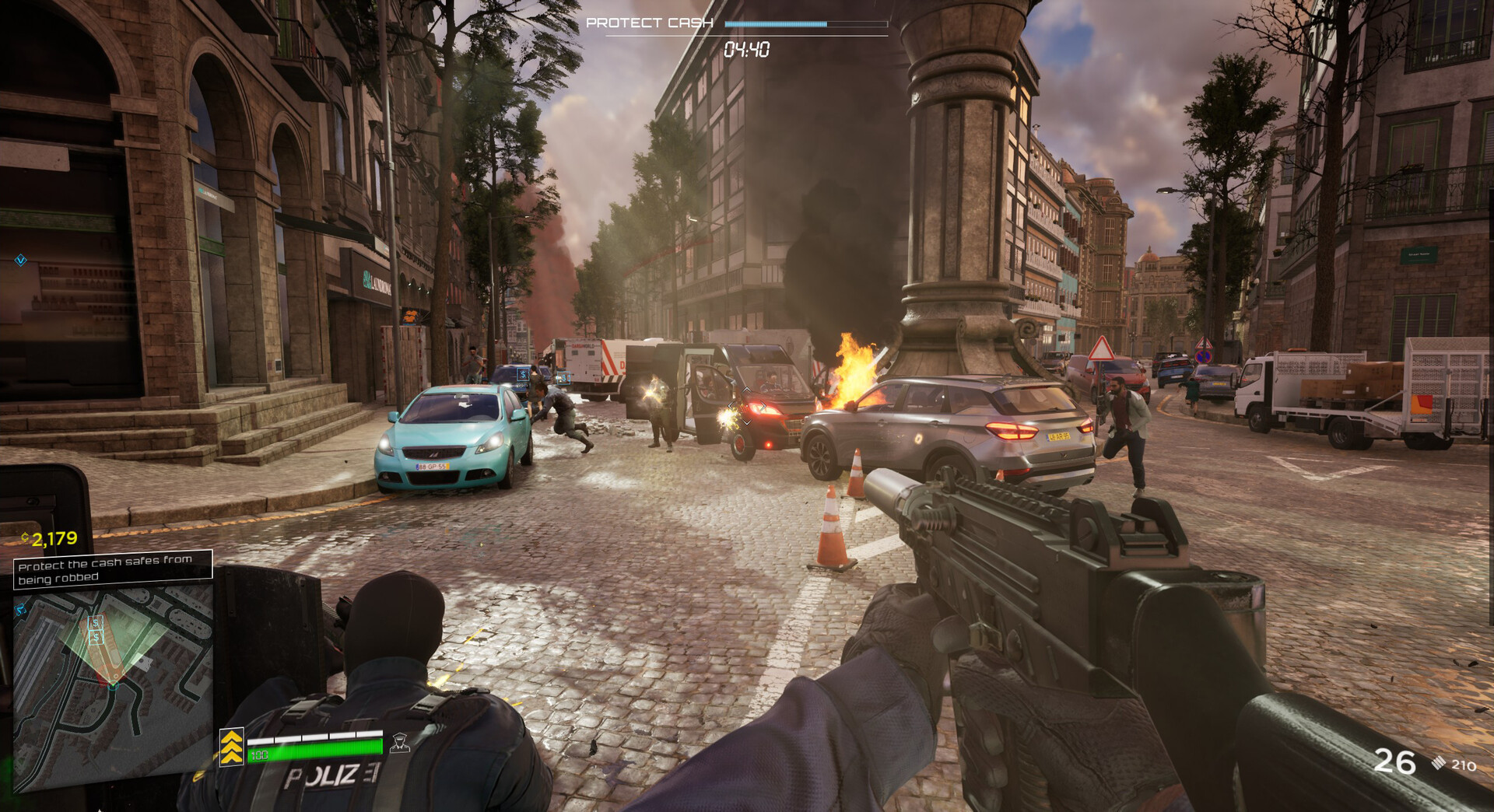Click the police officer silhouette icon
This screenshot has height=812, width=1494.
(x=400, y=744)
